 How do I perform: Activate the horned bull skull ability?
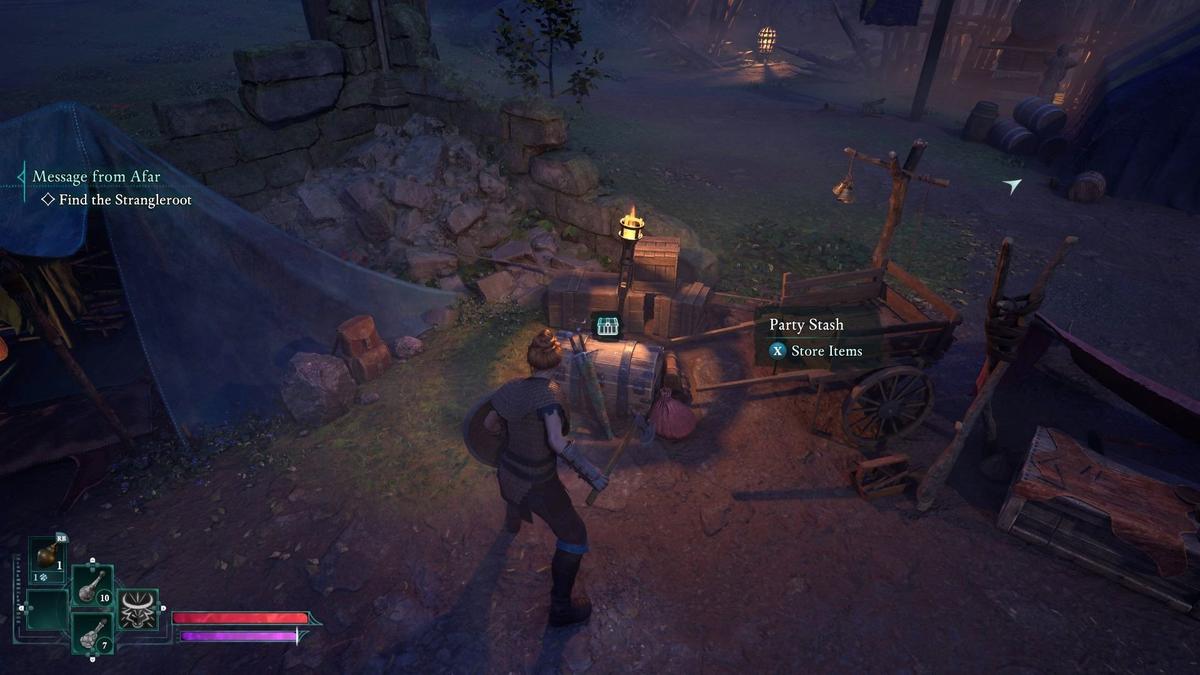tap(138, 610)
